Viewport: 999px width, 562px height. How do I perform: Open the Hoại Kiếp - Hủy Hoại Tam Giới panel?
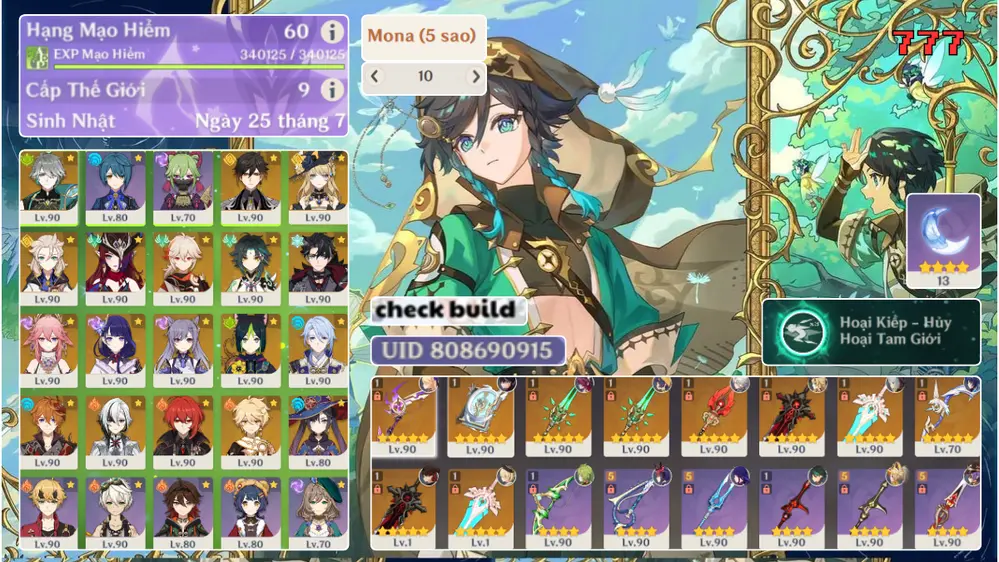(870, 332)
